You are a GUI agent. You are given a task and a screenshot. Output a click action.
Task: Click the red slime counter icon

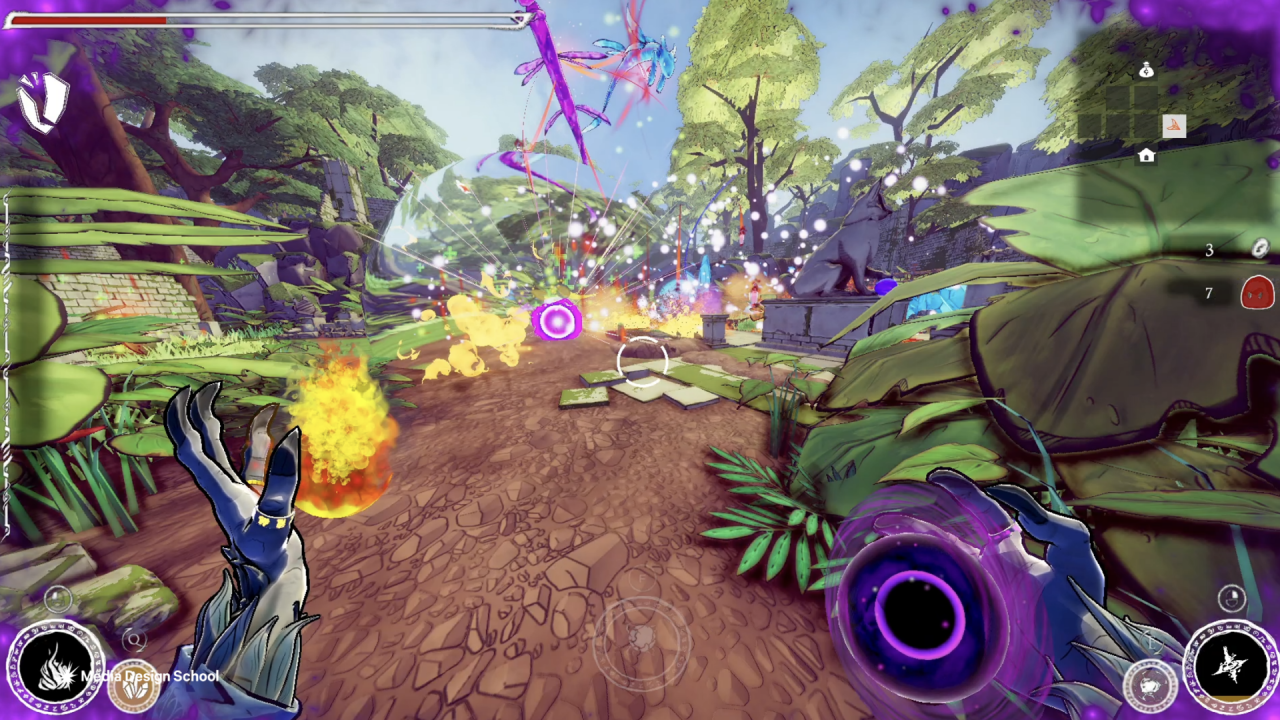pos(1257,293)
